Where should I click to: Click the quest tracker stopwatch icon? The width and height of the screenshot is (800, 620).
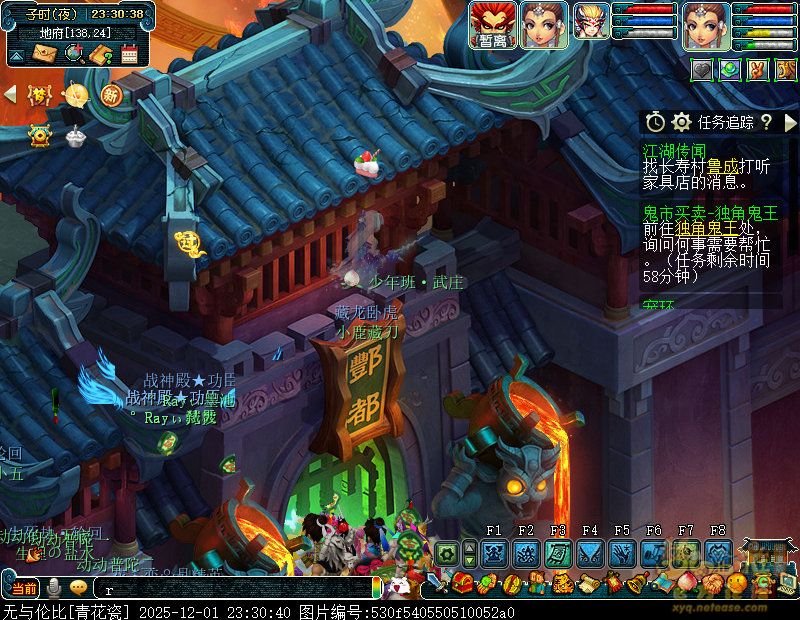point(655,122)
